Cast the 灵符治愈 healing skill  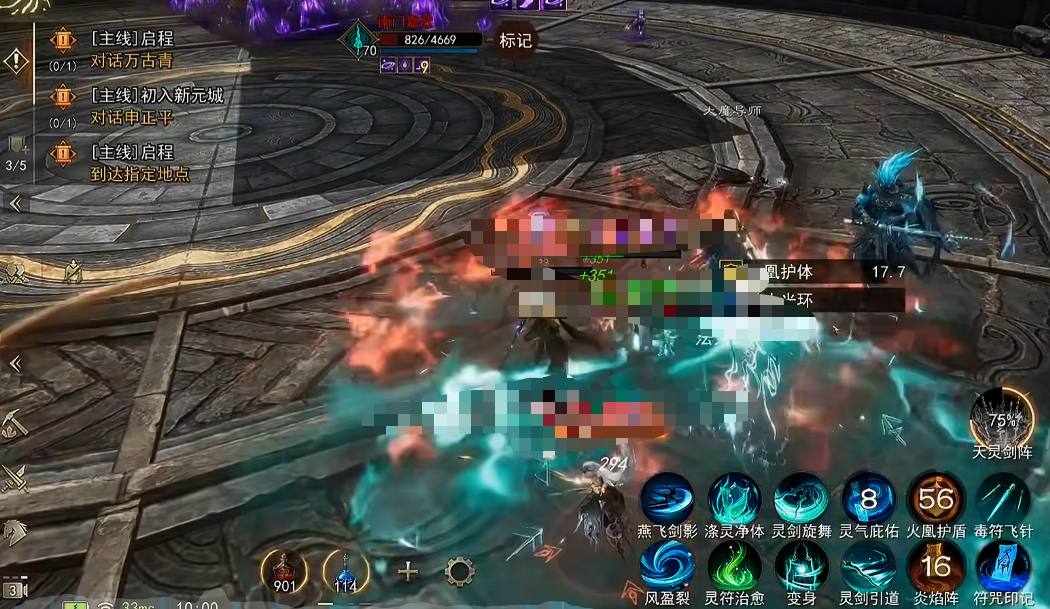tap(735, 566)
